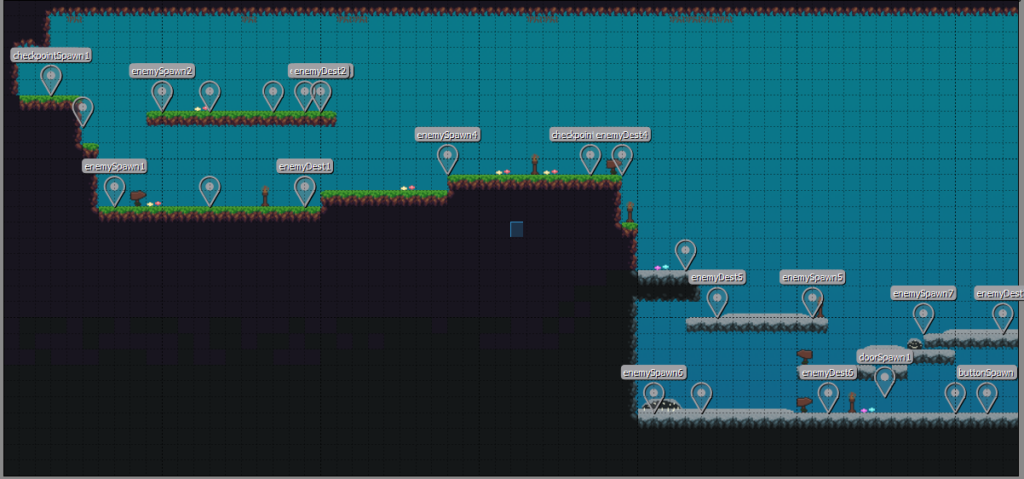The image size is (1024, 479).
Task: Select the enemyDest1 marker
Action: tap(305, 188)
